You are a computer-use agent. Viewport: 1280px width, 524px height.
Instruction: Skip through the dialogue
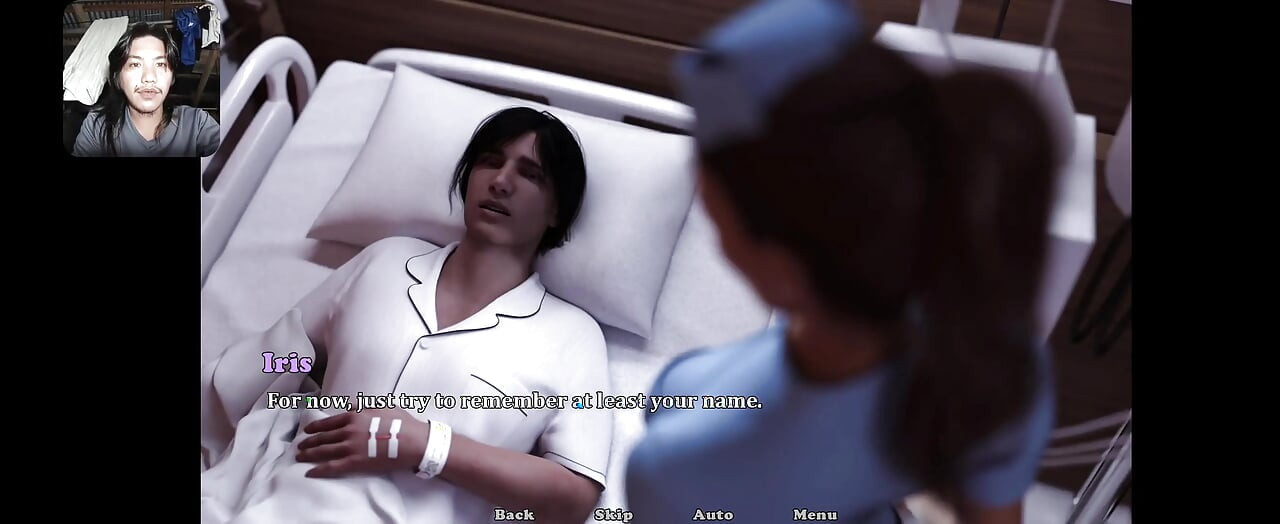[x=613, y=514]
